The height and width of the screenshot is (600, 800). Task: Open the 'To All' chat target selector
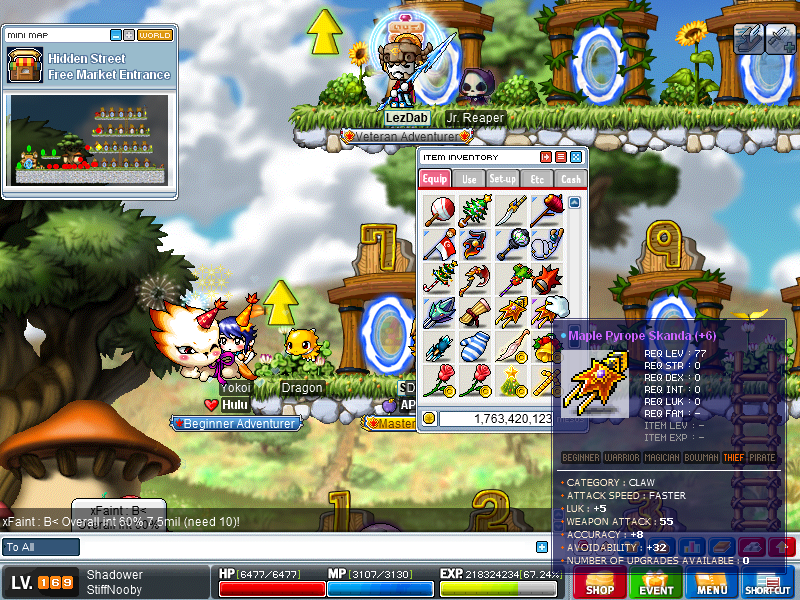41,547
